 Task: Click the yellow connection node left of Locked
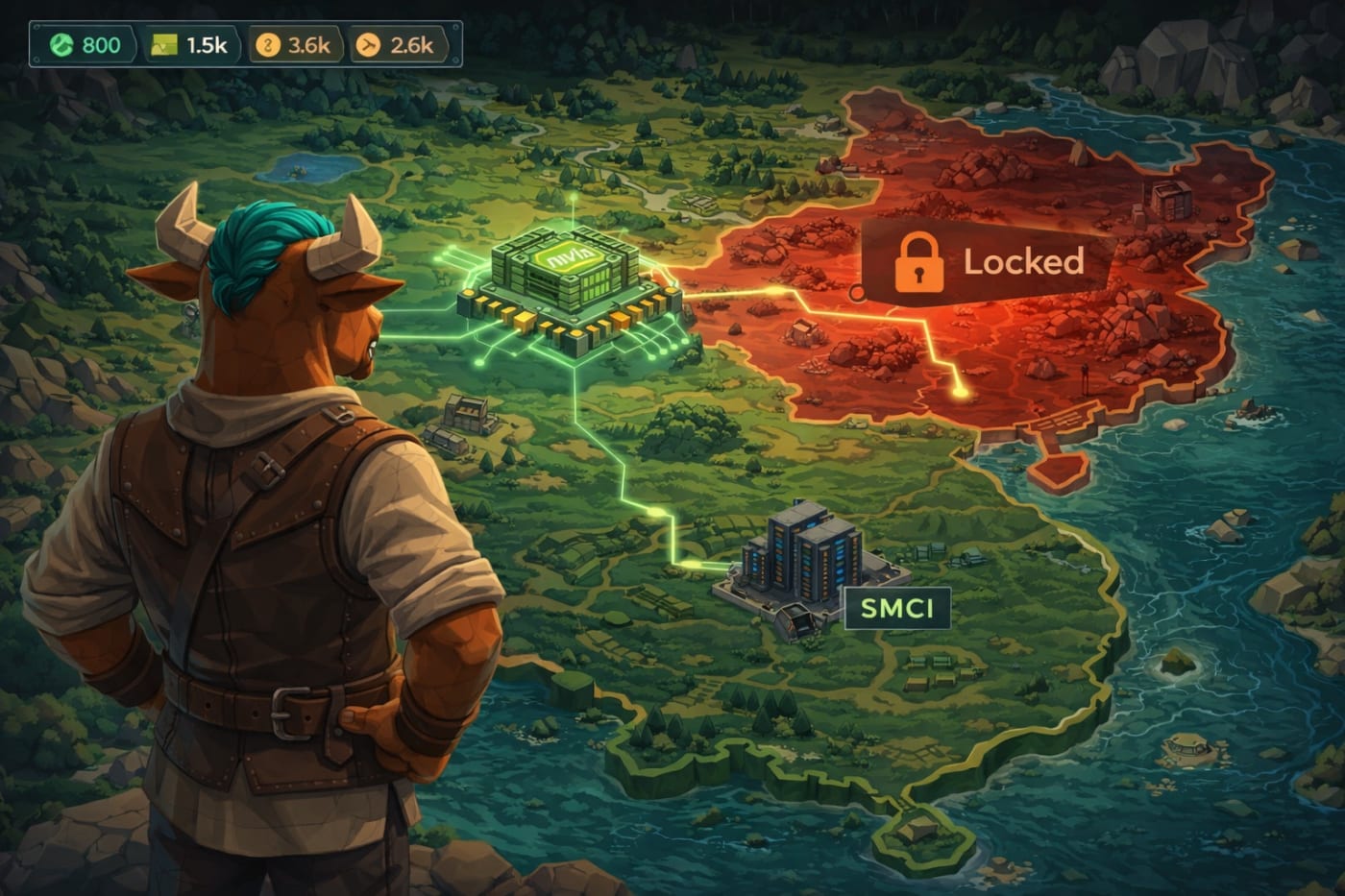click(858, 293)
